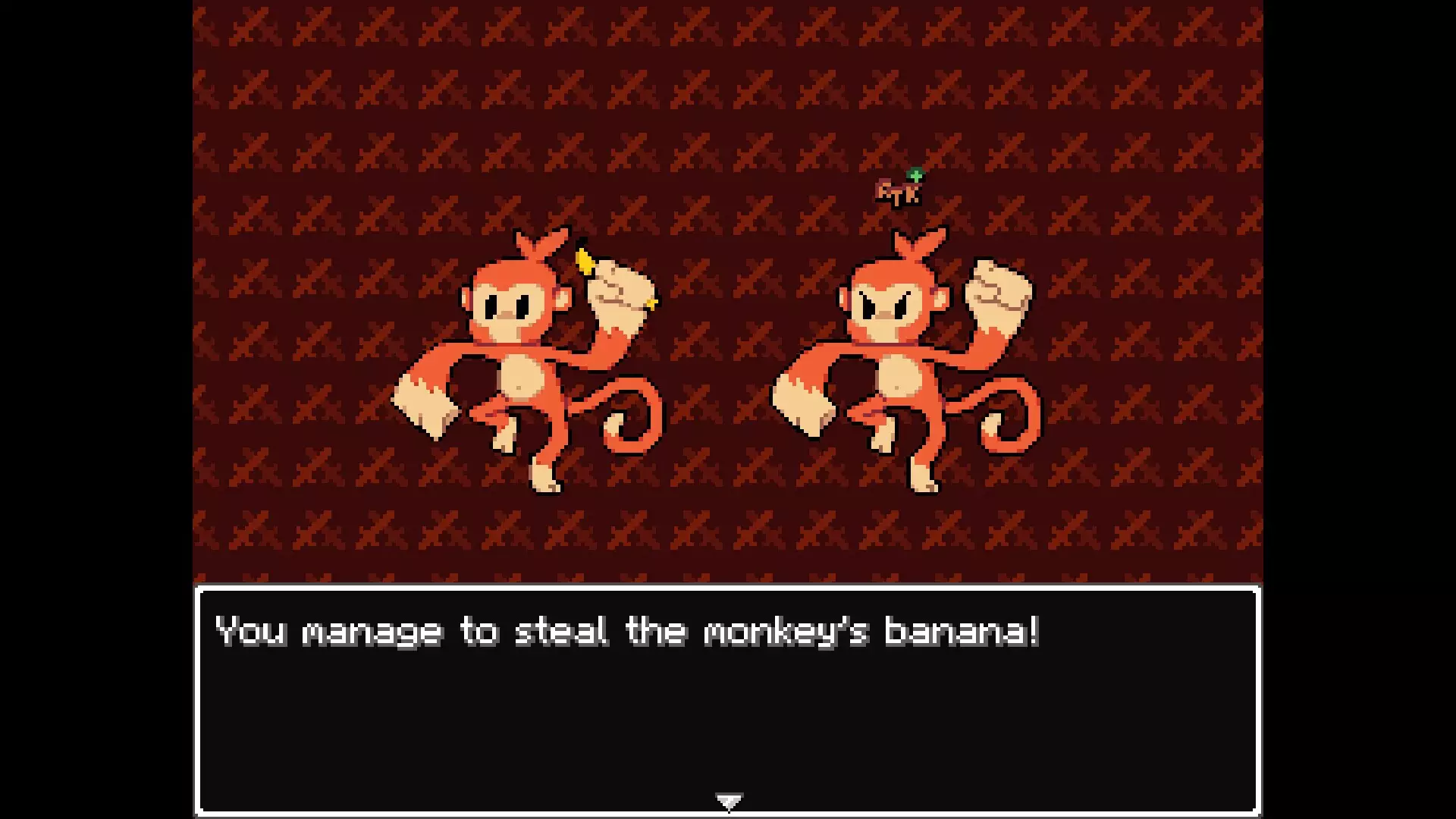Click the advance-dialogue arrow below the message text
1456x819 pixels.
tap(727, 799)
